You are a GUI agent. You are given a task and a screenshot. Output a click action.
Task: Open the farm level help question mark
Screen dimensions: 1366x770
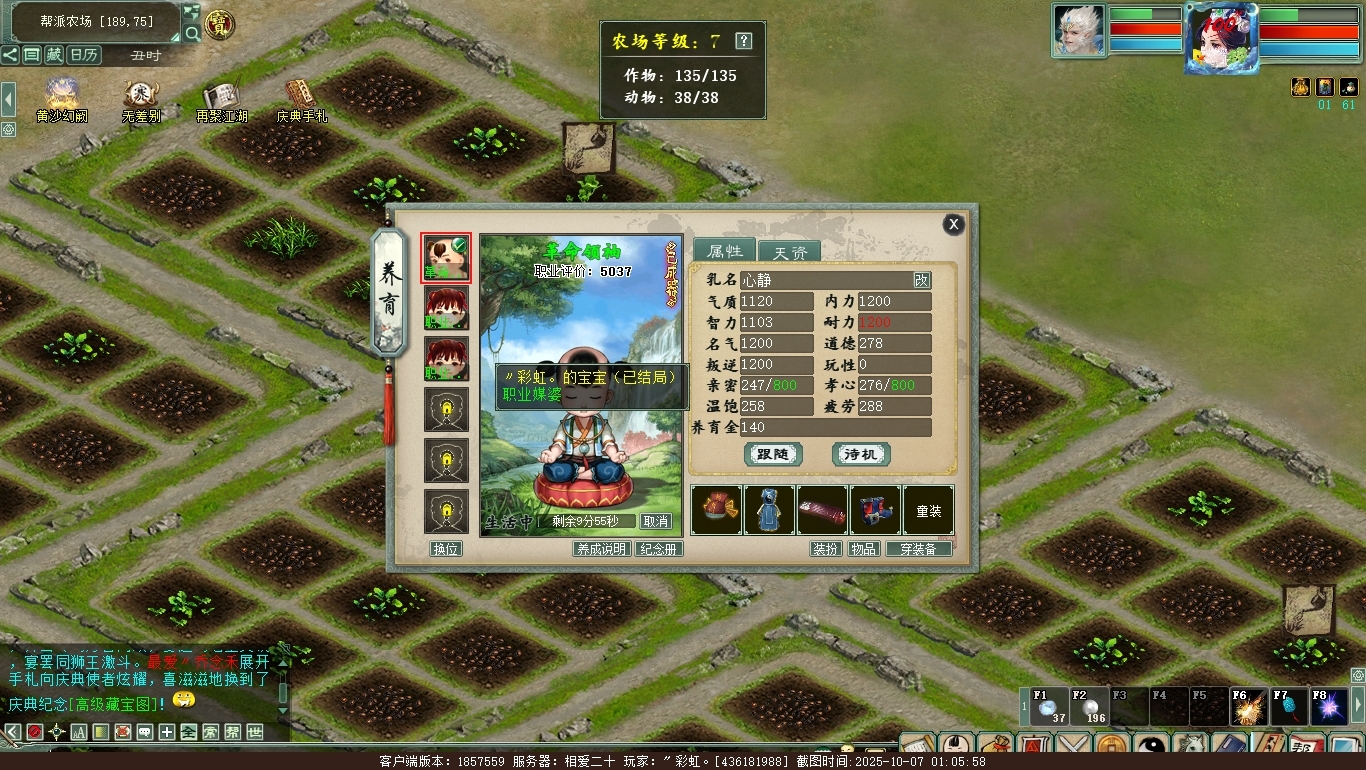point(743,41)
